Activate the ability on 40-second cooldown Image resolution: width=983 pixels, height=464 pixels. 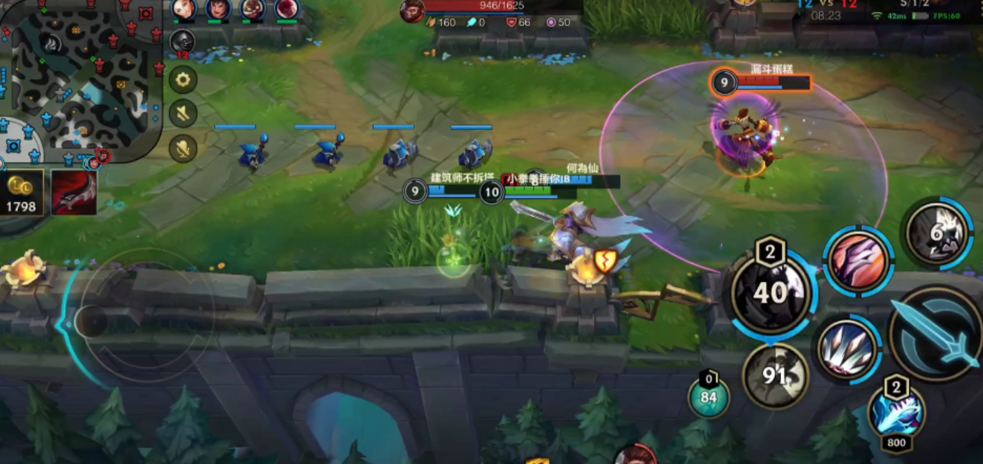(x=771, y=293)
